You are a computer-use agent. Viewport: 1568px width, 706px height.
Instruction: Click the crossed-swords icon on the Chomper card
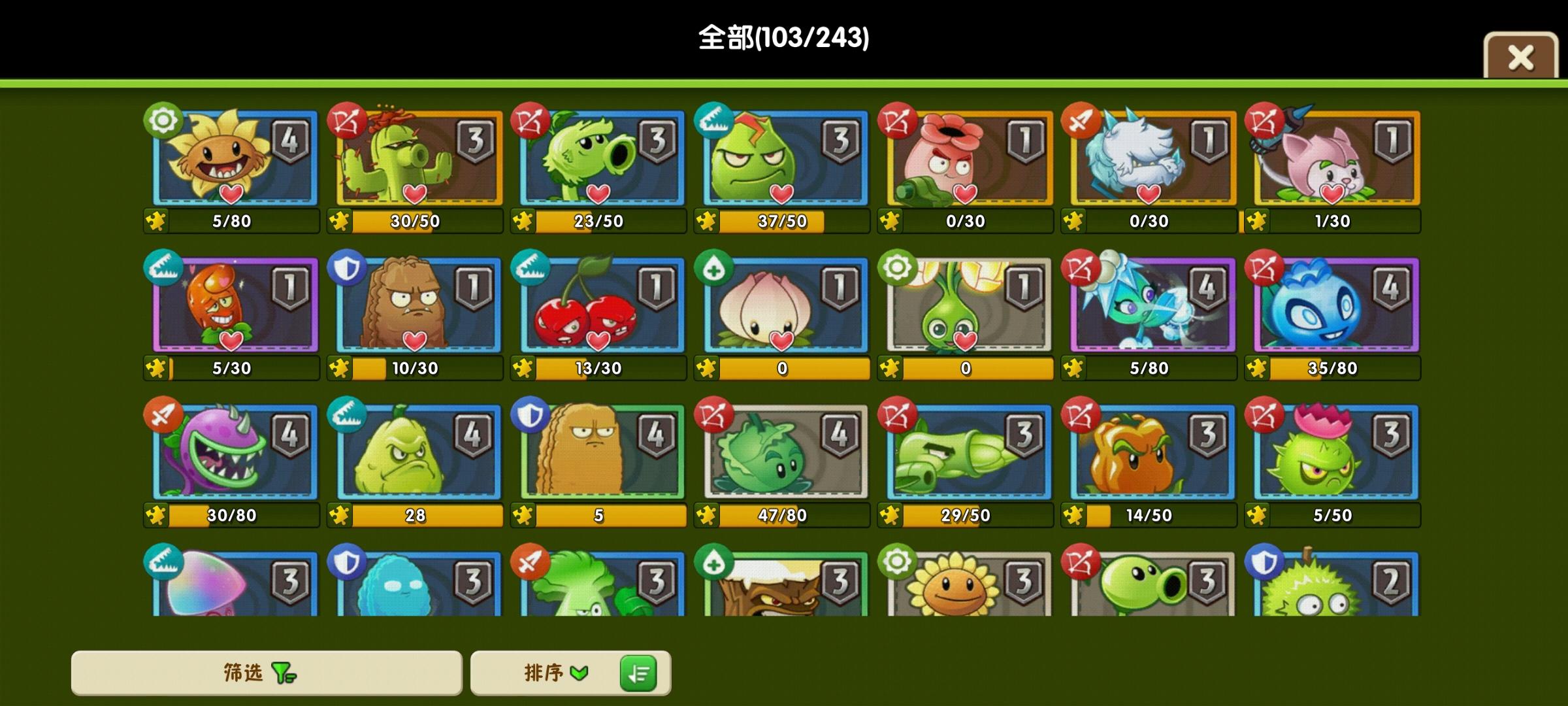(162, 414)
